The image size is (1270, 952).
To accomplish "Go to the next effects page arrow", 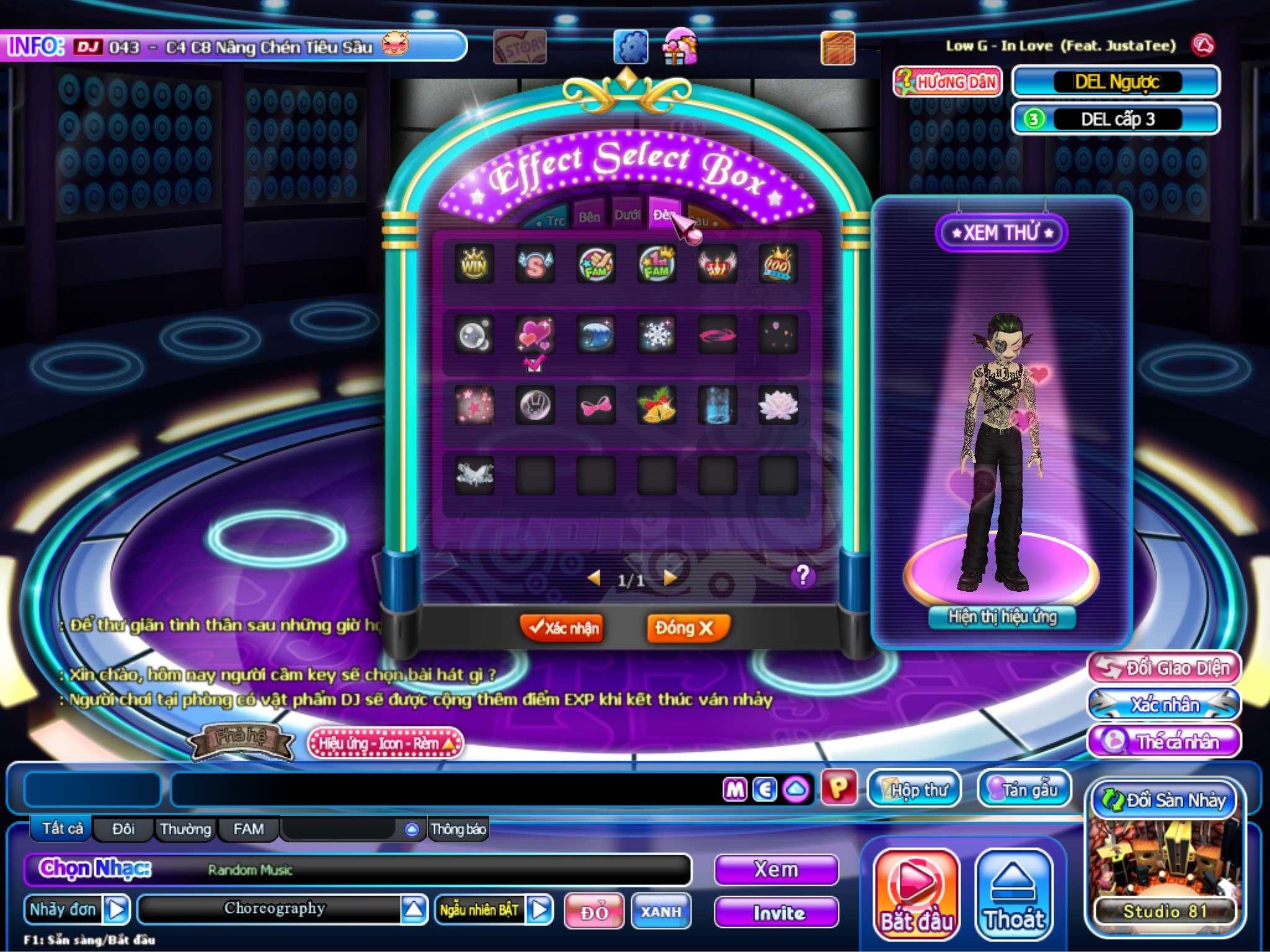I will coord(670,578).
